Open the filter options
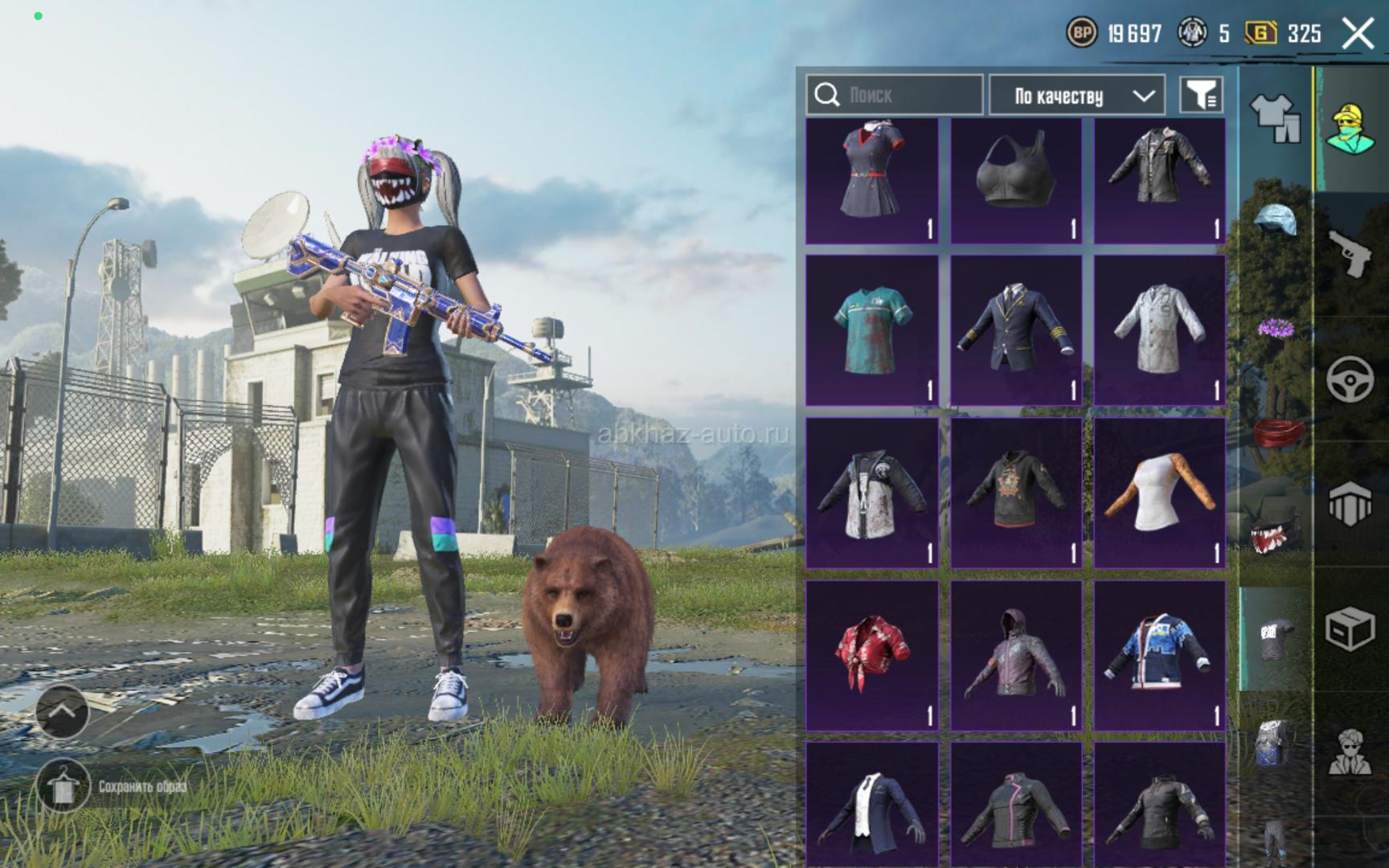This screenshot has height=868, width=1389. [1201, 96]
